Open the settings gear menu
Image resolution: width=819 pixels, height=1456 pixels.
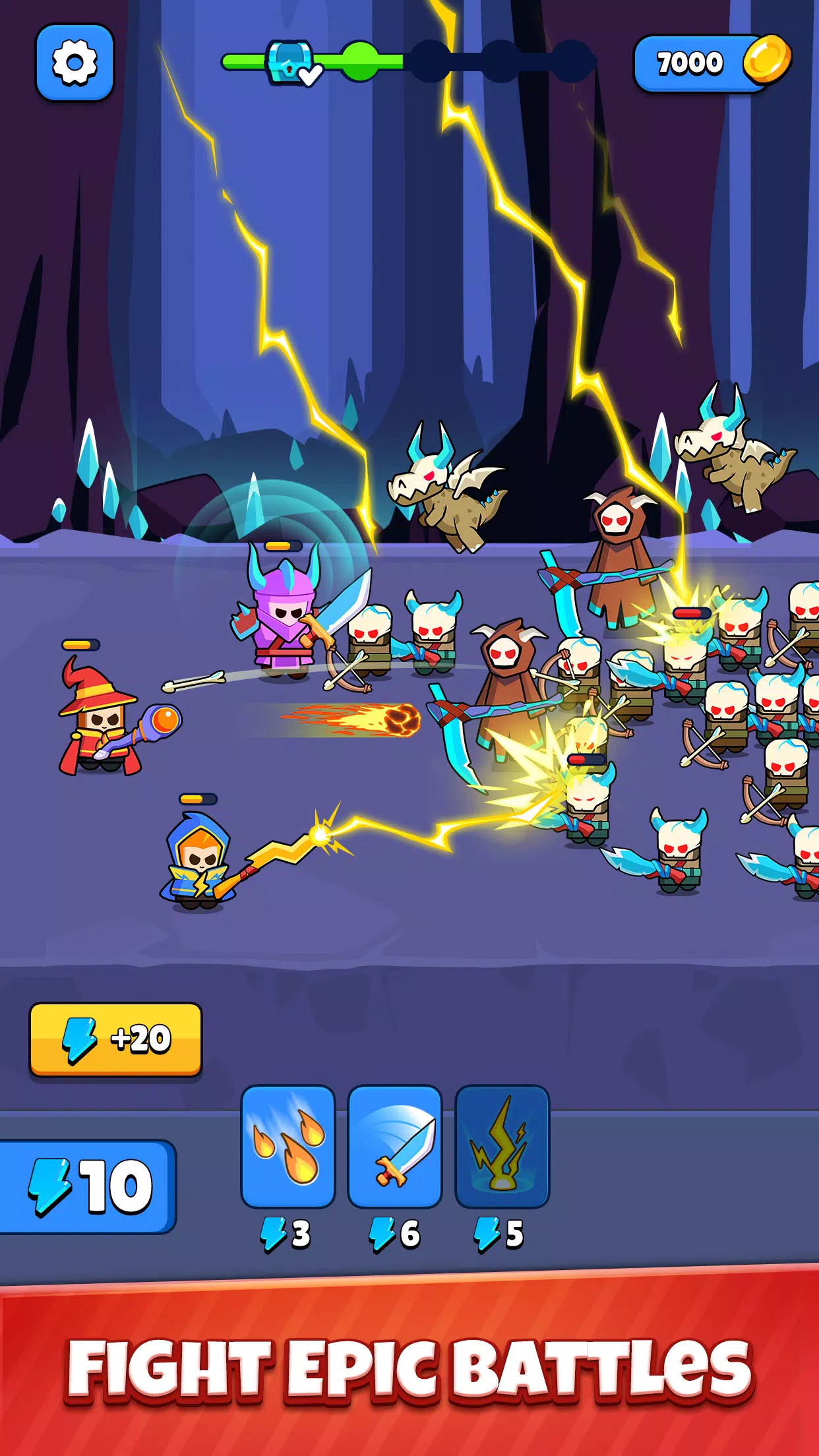[x=75, y=63]
